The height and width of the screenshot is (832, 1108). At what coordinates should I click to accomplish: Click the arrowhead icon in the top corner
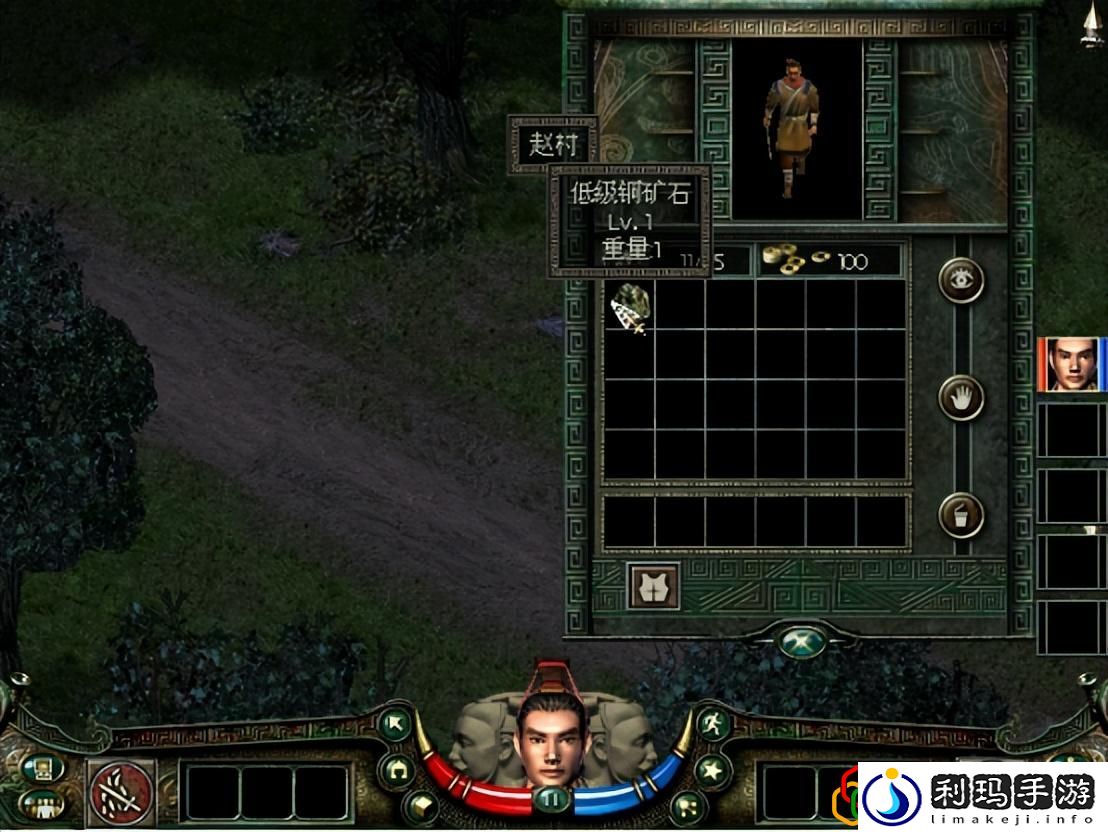(1091, 25)
